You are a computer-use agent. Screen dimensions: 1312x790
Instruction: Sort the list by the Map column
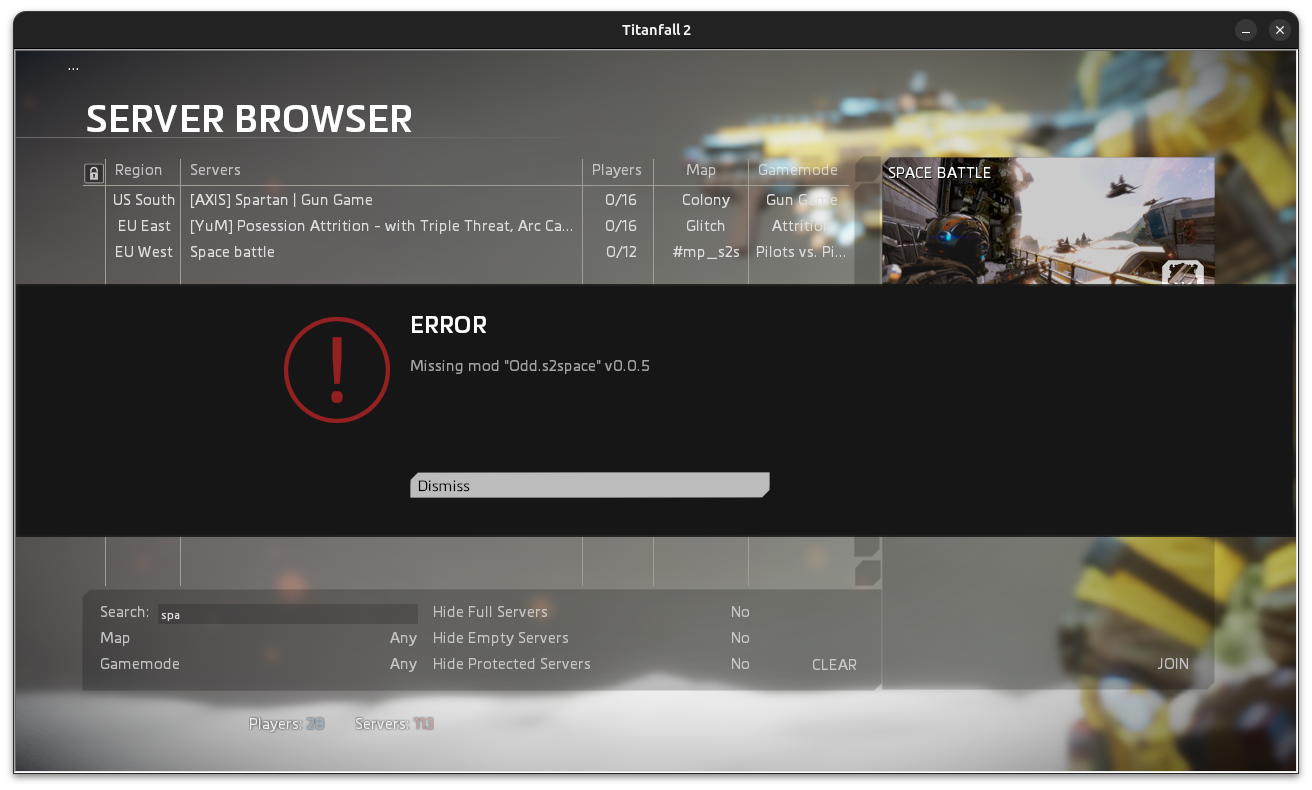click(x=700, y=170)
